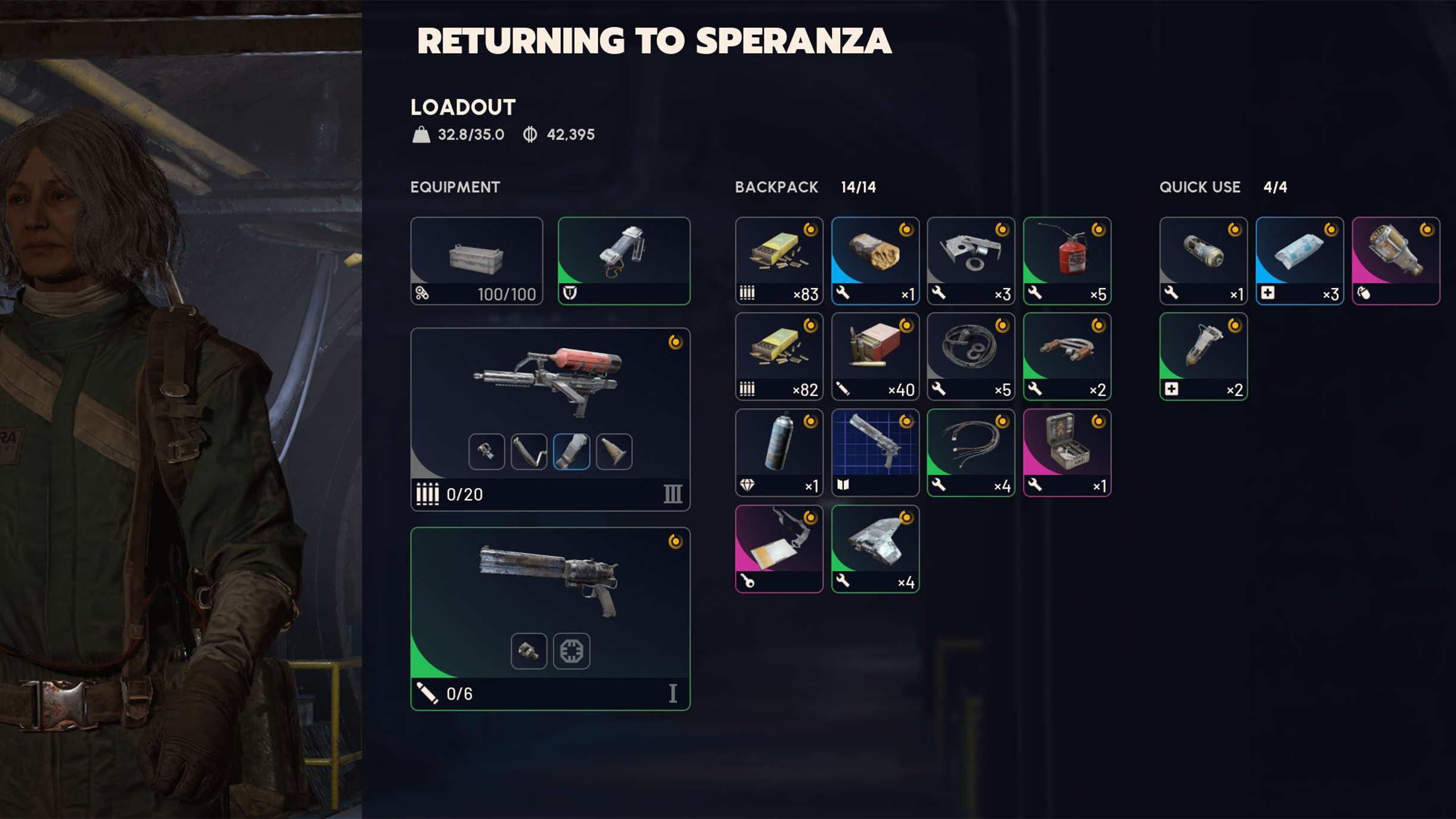Select the ammo box stack of 82
The height and width of the screenshot is (819, 1456).
pos(779,356)
